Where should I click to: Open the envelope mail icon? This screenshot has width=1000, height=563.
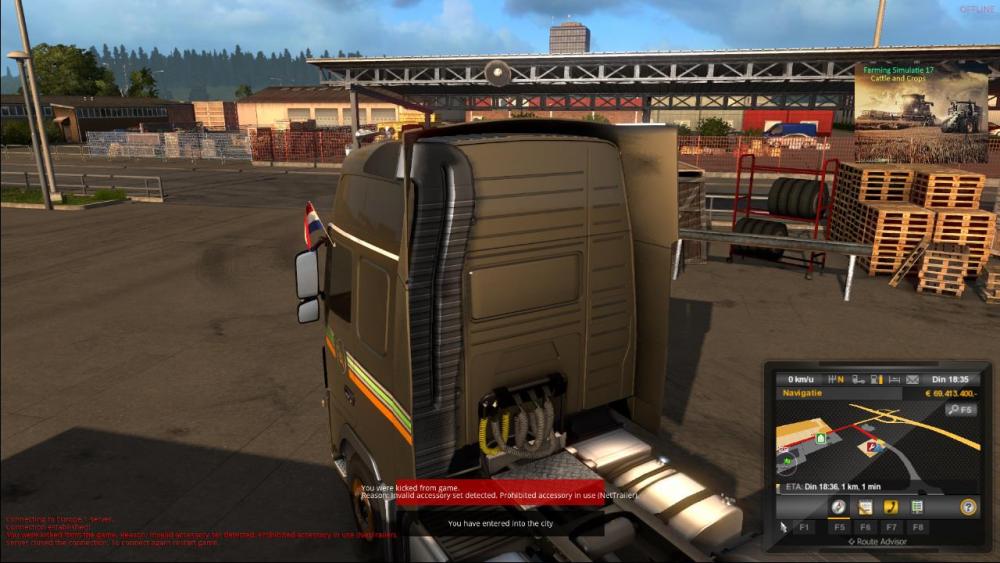click(x=912, y=380)
